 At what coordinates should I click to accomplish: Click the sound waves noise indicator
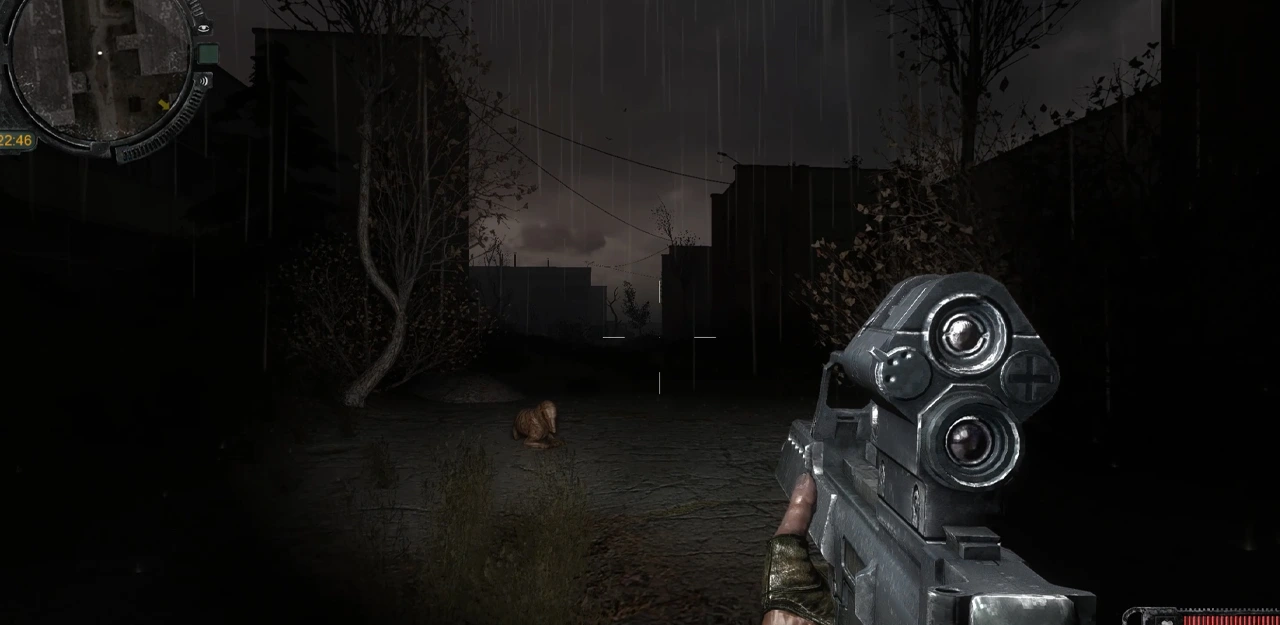(204, 81)
